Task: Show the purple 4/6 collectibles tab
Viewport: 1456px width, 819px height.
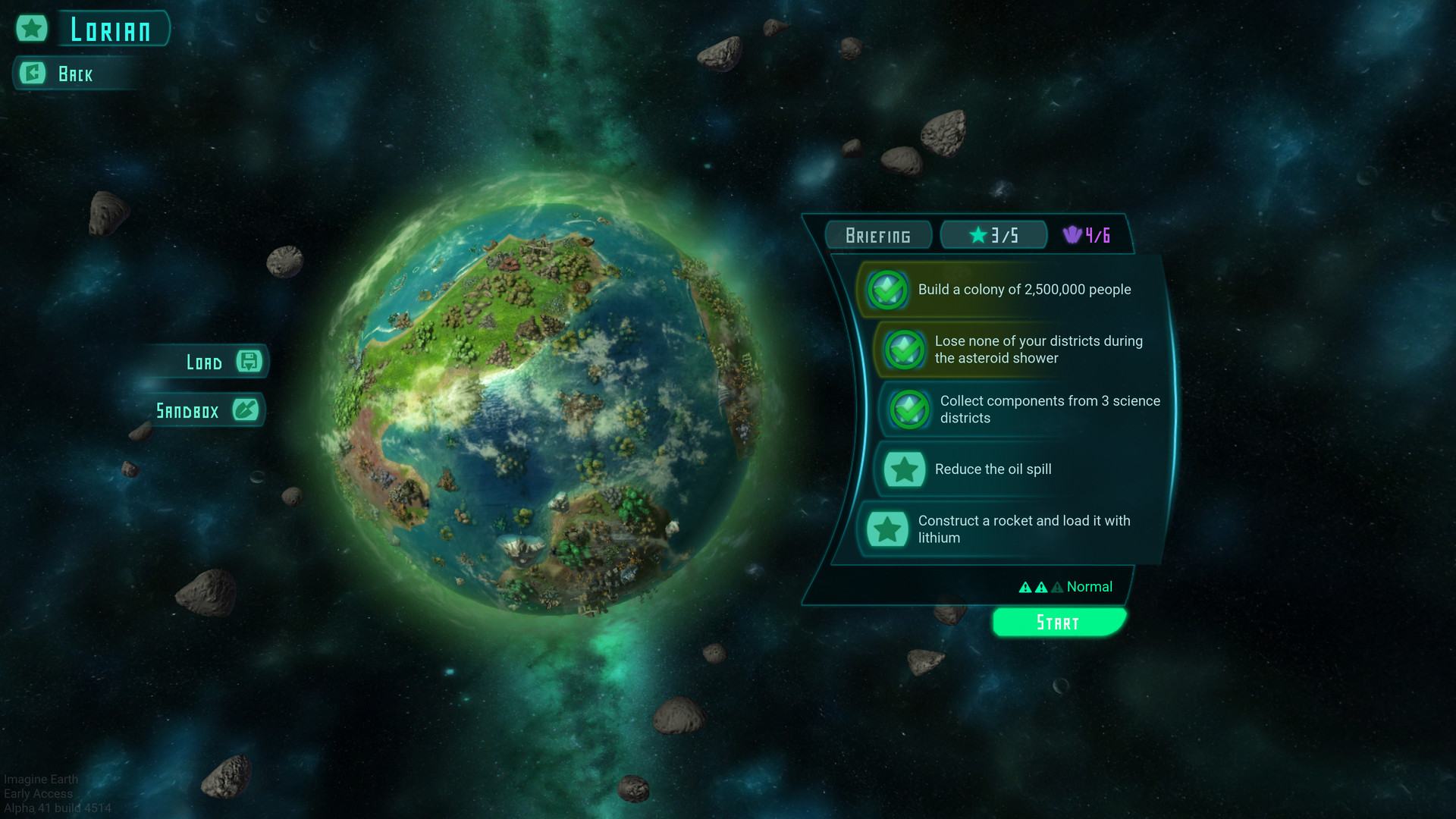Action: [x=1087, y=236]
